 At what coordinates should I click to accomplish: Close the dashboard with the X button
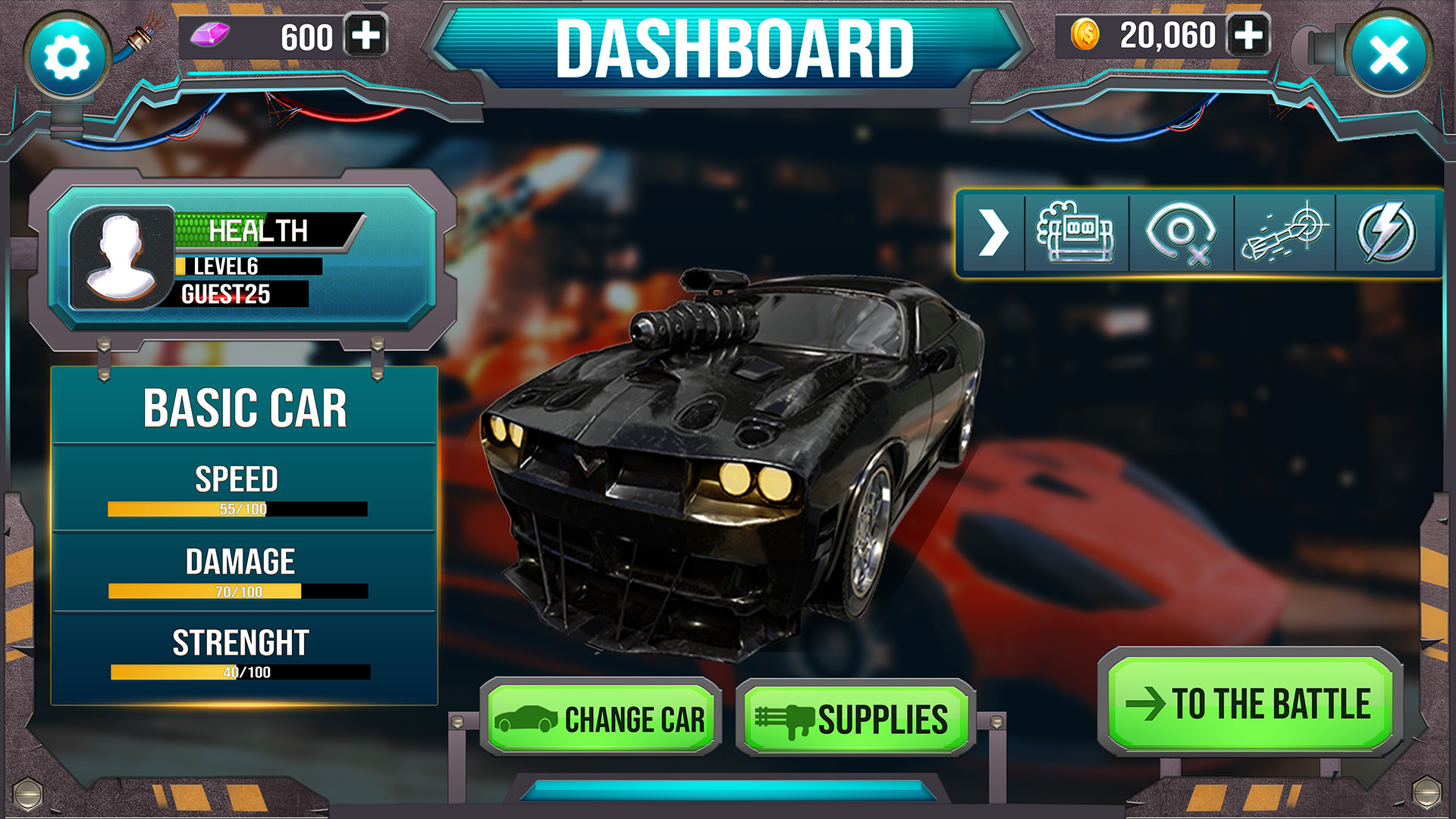click(x=1389, y=55)
